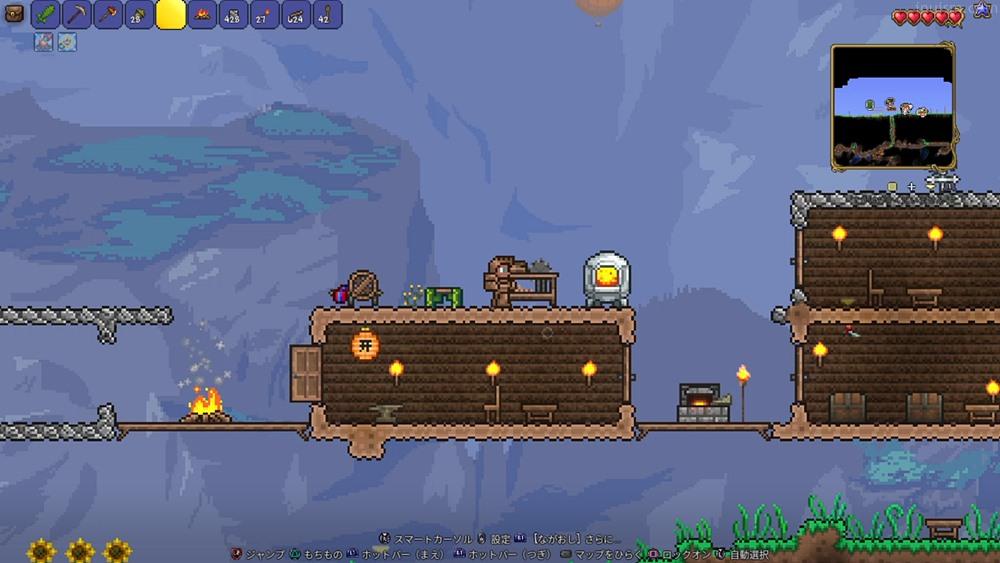Click the plus button under the minimap
1000x563 pixels.
coord(912,187)
